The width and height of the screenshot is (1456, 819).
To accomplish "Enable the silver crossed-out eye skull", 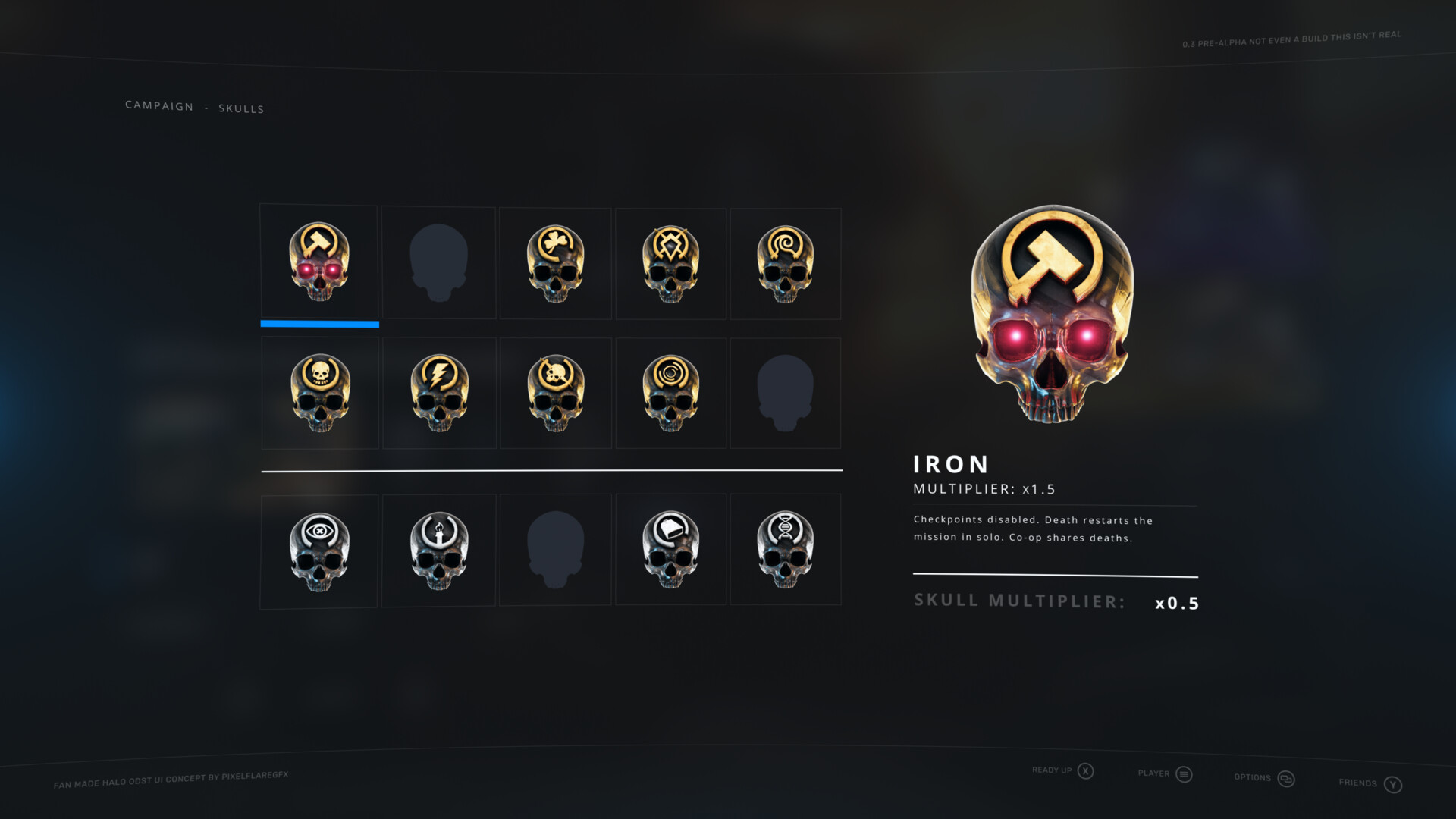I will 319,551.
